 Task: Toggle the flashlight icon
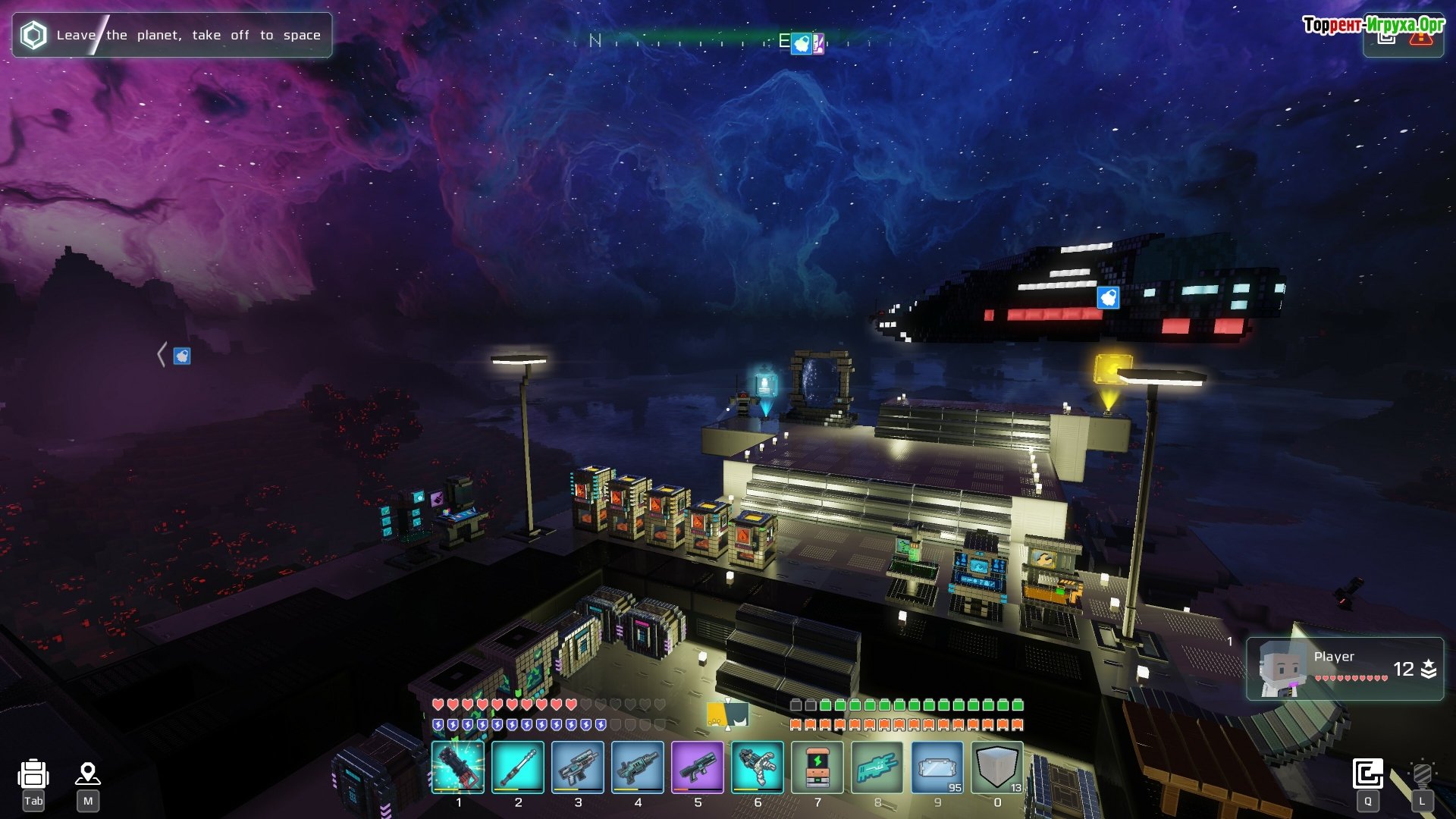(1422, 774)
